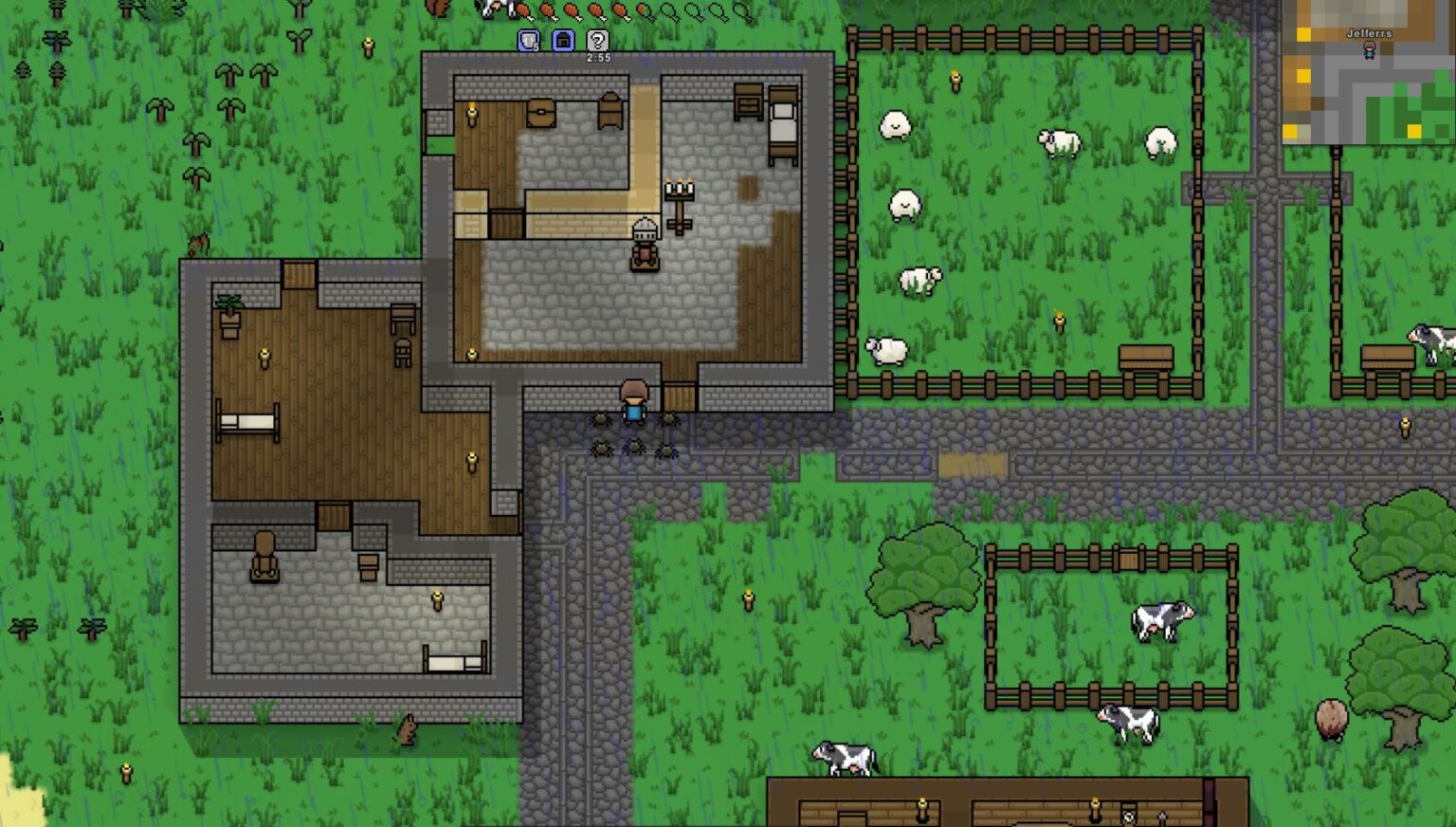Select the house settlement buff icon
This screenshot has width=1456, height=827.
tap(563, 41)
